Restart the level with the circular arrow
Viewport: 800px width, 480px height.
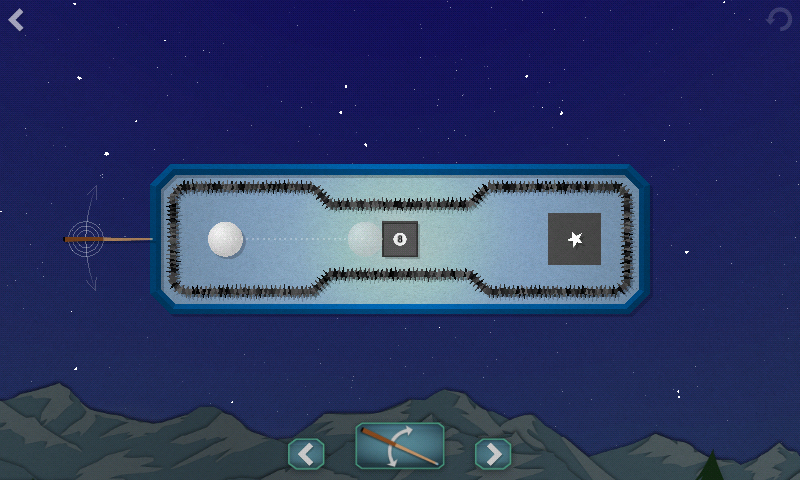(778, 19)
